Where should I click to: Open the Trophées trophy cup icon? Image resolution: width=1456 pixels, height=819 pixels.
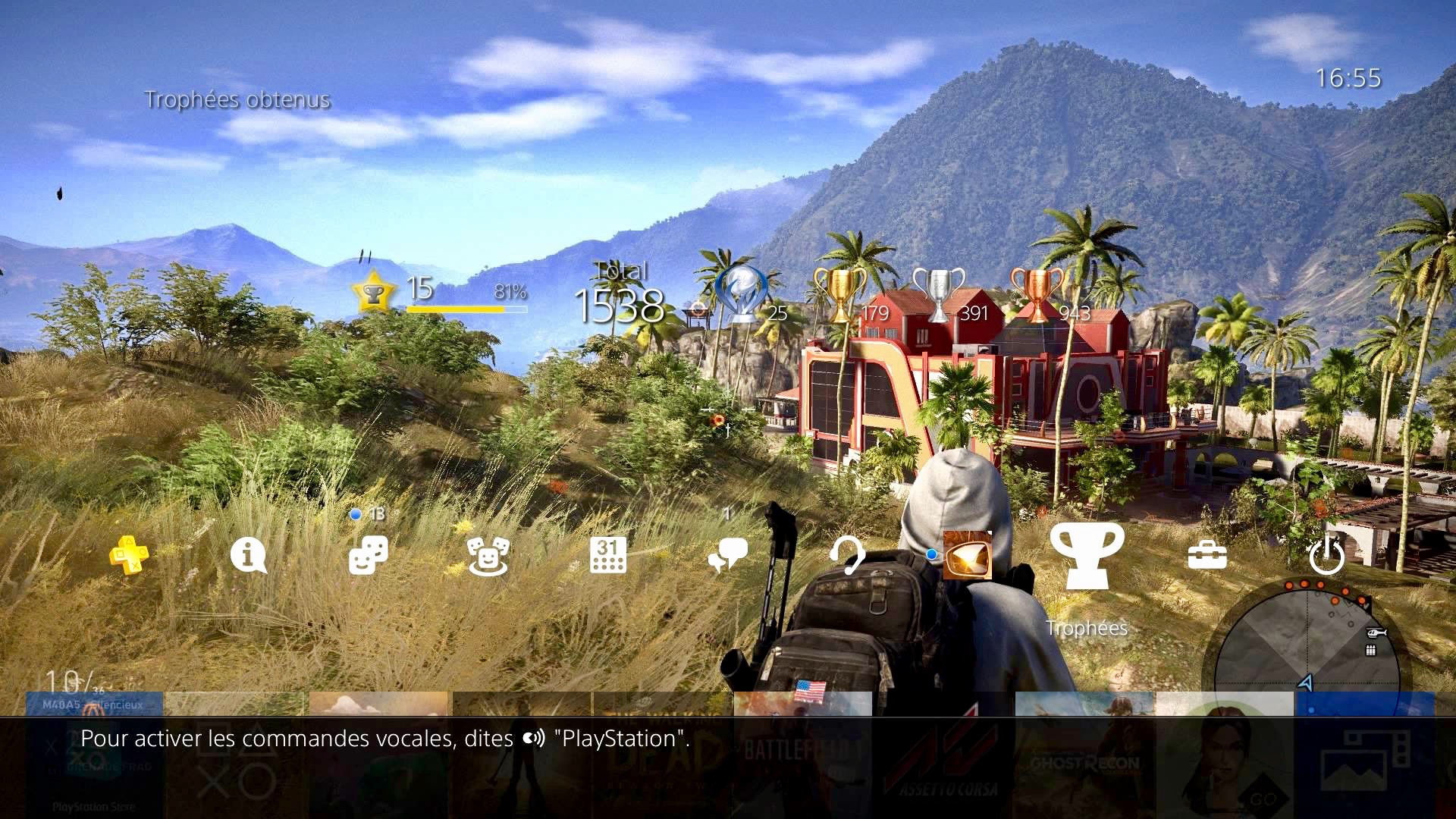point(1087,556)
